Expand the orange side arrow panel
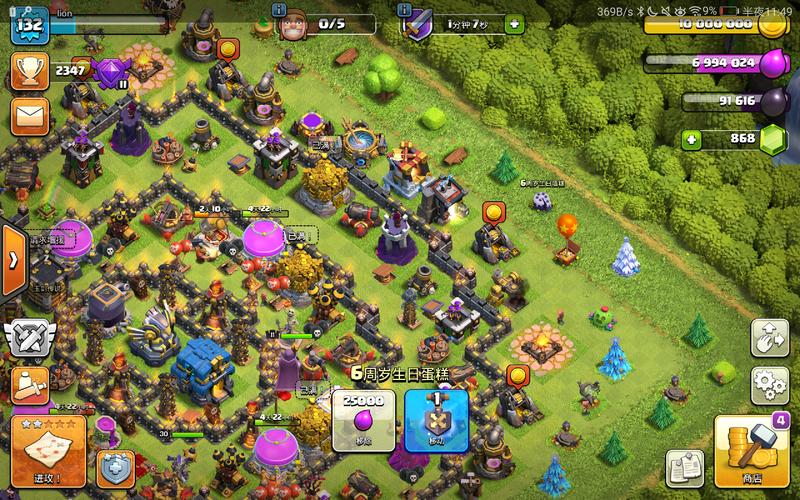Screen dimensions: 800x500 [12, 259]
